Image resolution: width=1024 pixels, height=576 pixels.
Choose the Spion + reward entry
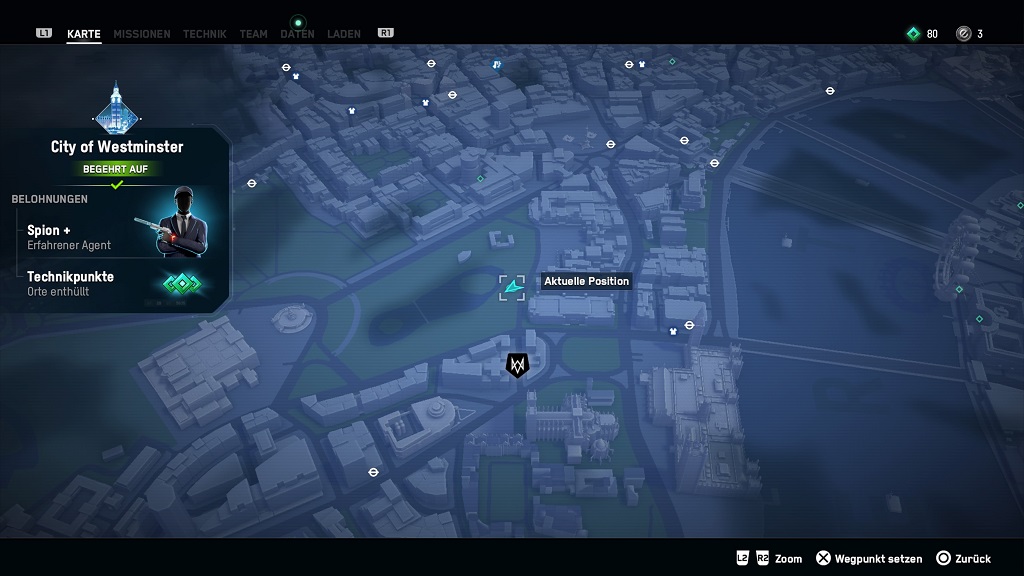tap(70, 237)
